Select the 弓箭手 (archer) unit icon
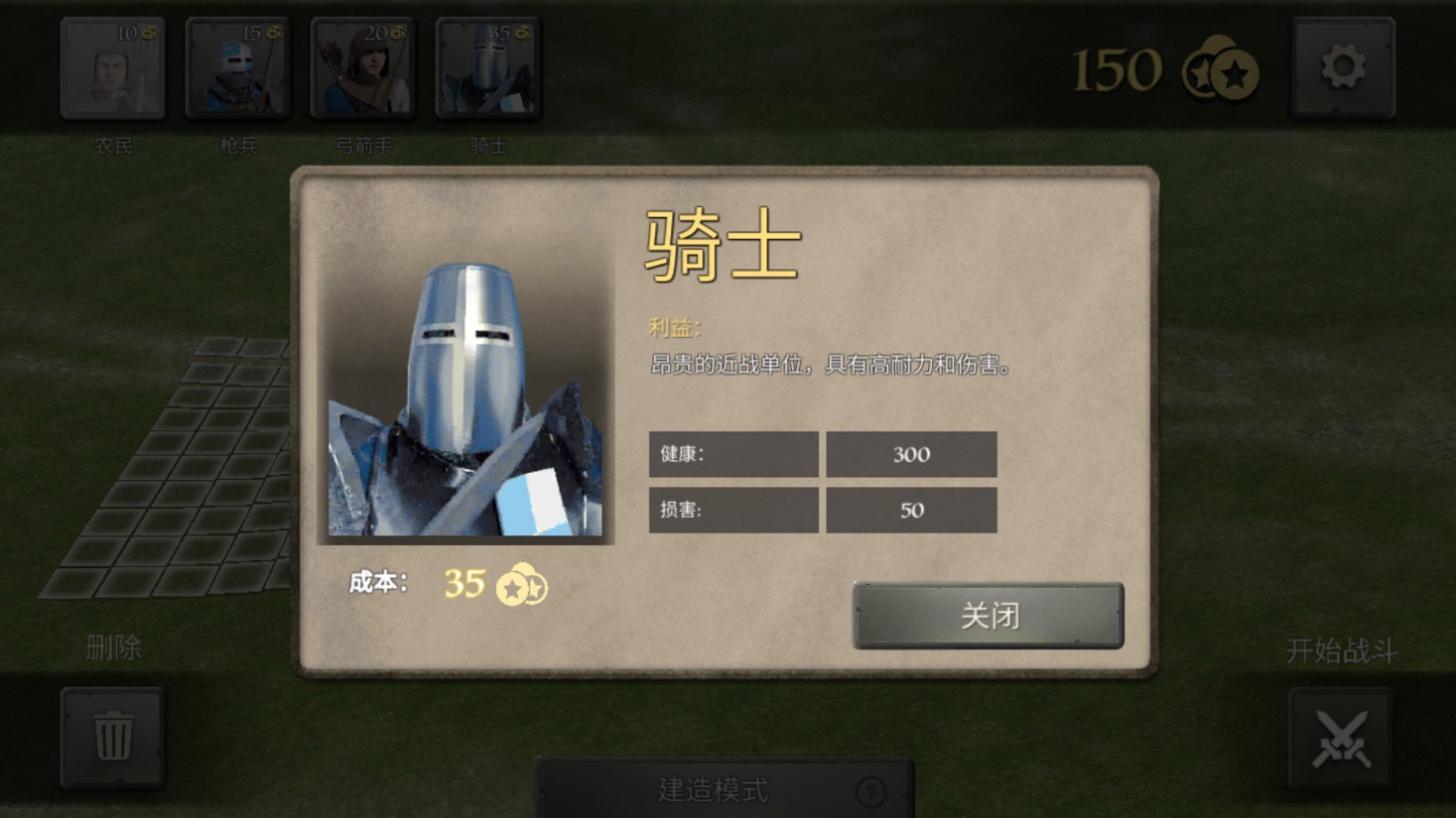 point(363,68)
